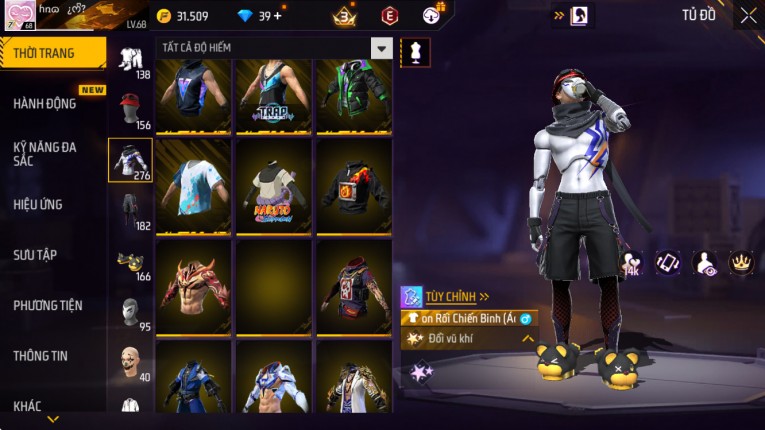Select the light blue t-shirt item

(193, 191)
